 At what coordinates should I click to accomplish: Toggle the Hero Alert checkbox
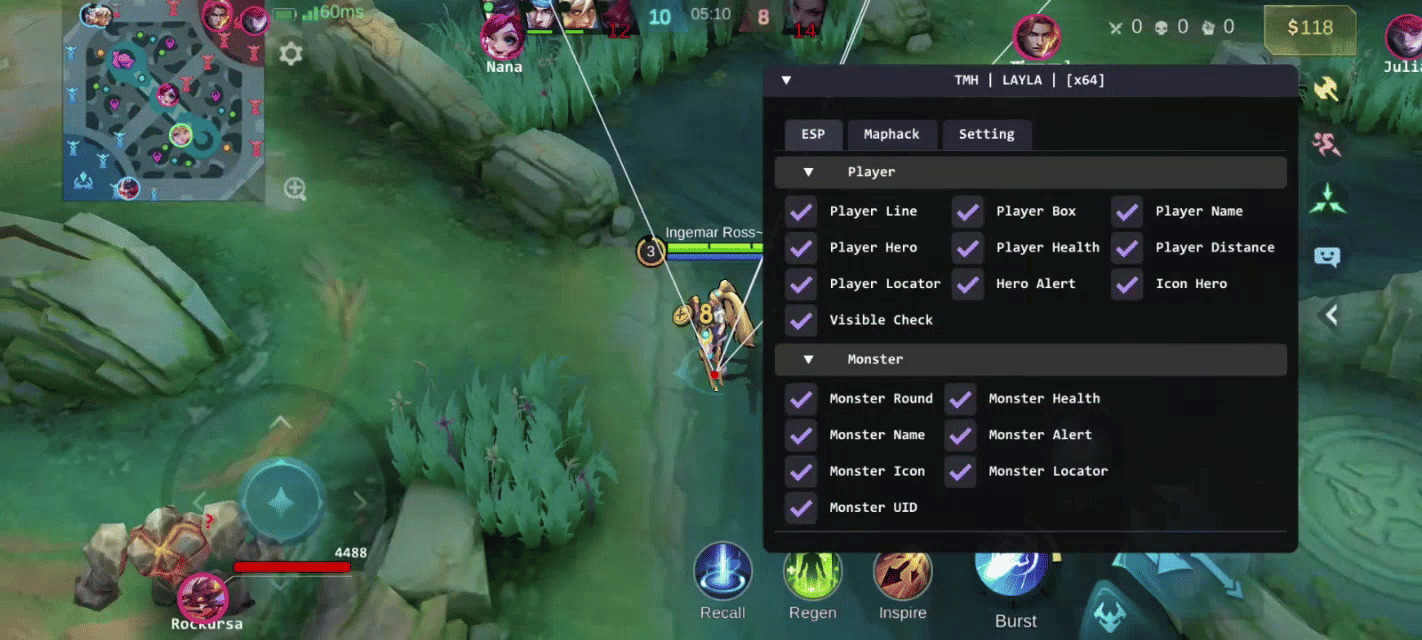pos(967,284)
